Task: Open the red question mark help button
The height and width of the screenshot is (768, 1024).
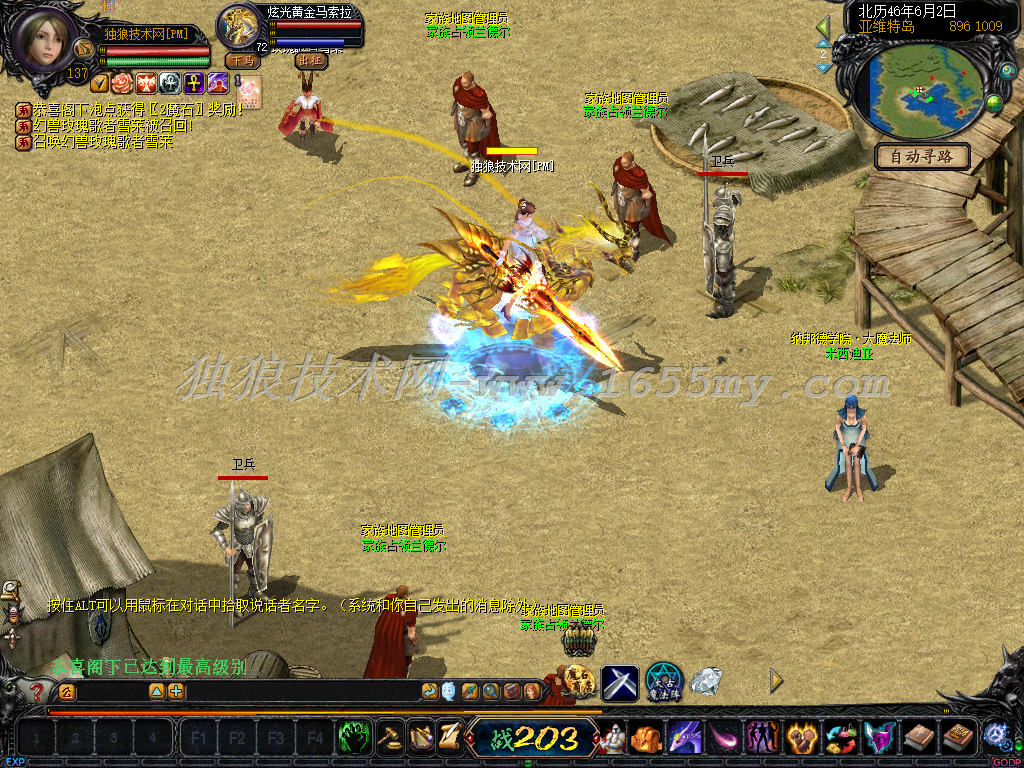Action: tap(38, 691)
